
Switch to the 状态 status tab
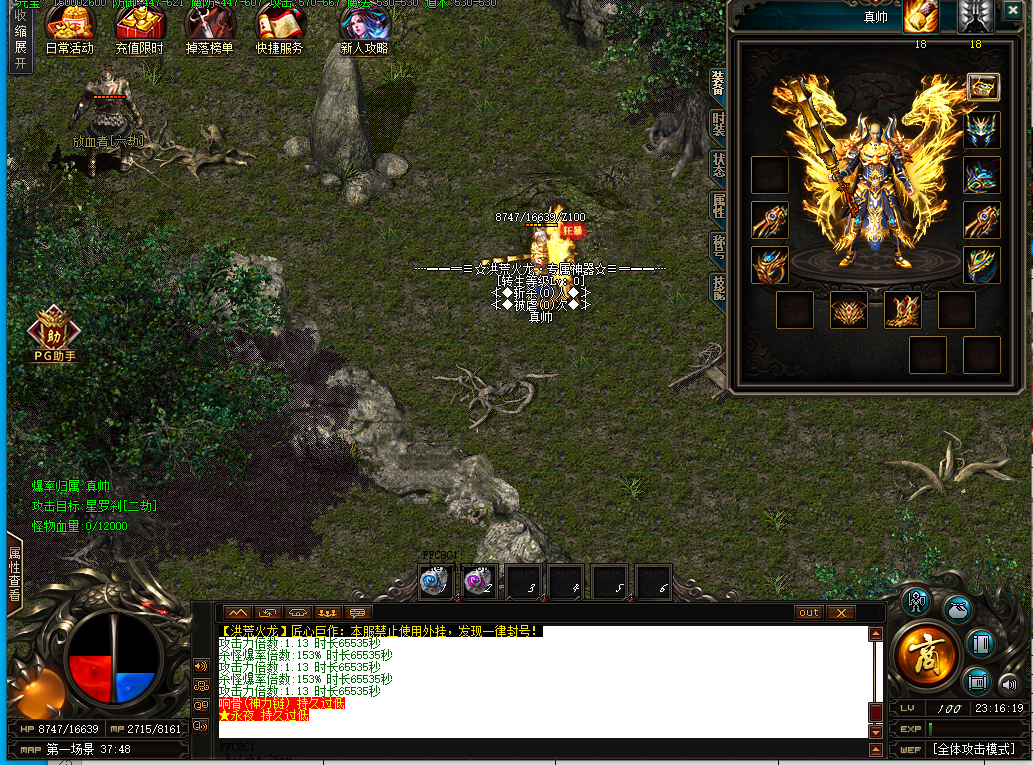[x=718, y=165]
